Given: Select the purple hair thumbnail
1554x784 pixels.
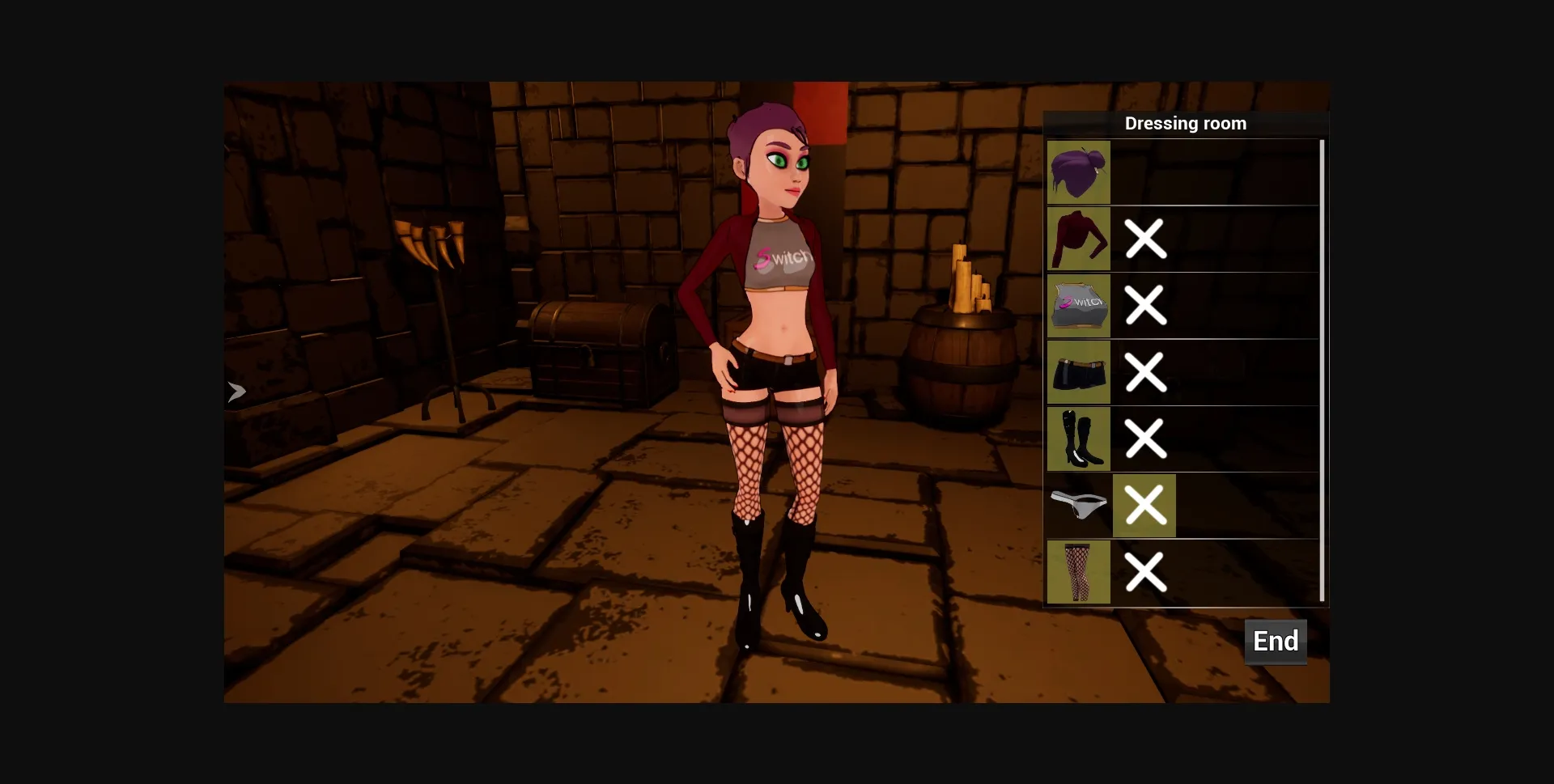Looking at the screenshot, I should [x=1078, y=172].
